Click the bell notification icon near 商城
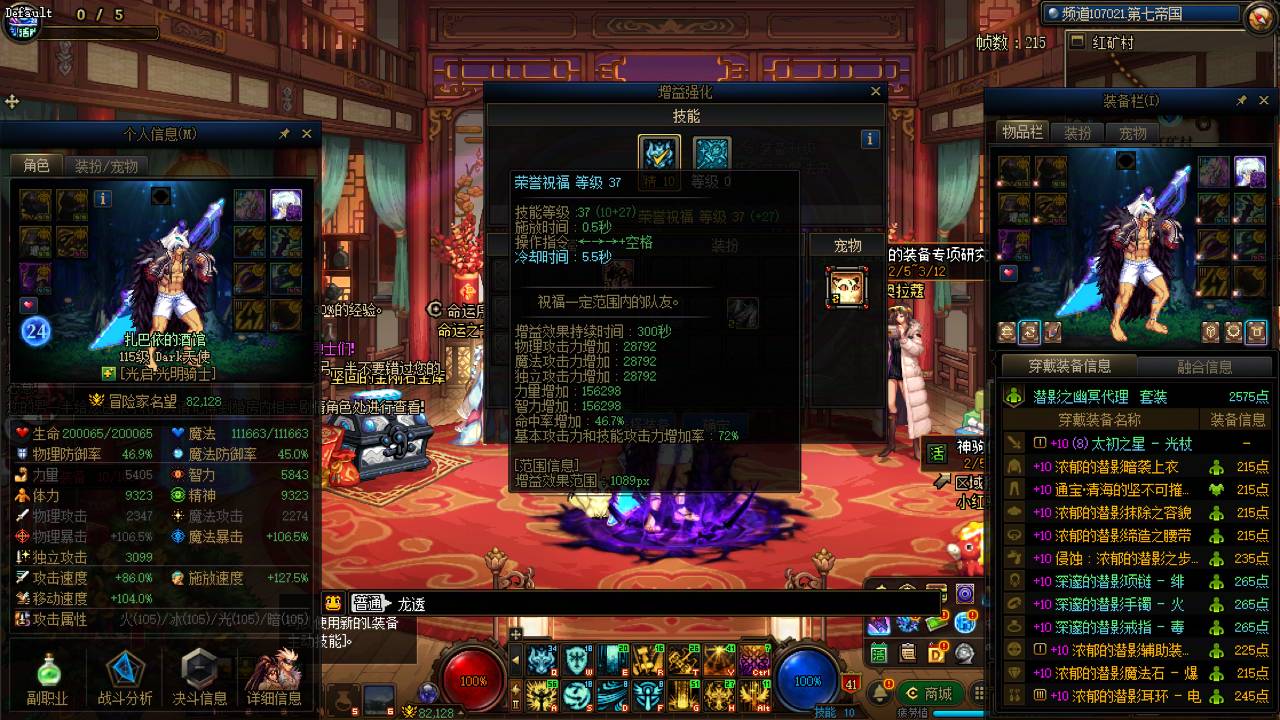 [x=880, y=693]
